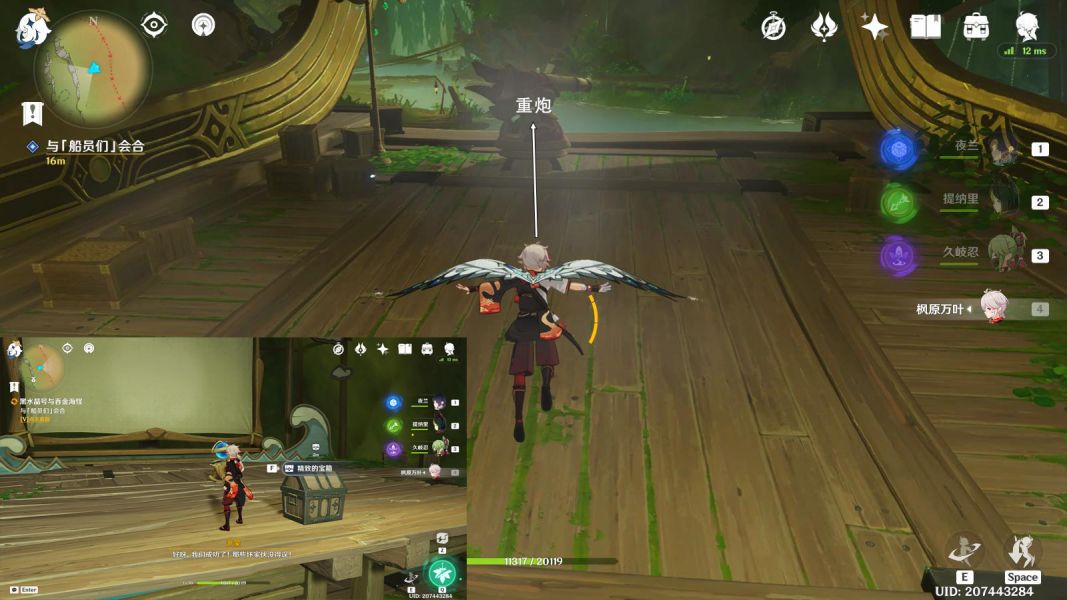The width and height of the screenshot is (1067, 600).
Task: Use the elemental skill button
Action: pyautogui.click(x=965, y=551)
